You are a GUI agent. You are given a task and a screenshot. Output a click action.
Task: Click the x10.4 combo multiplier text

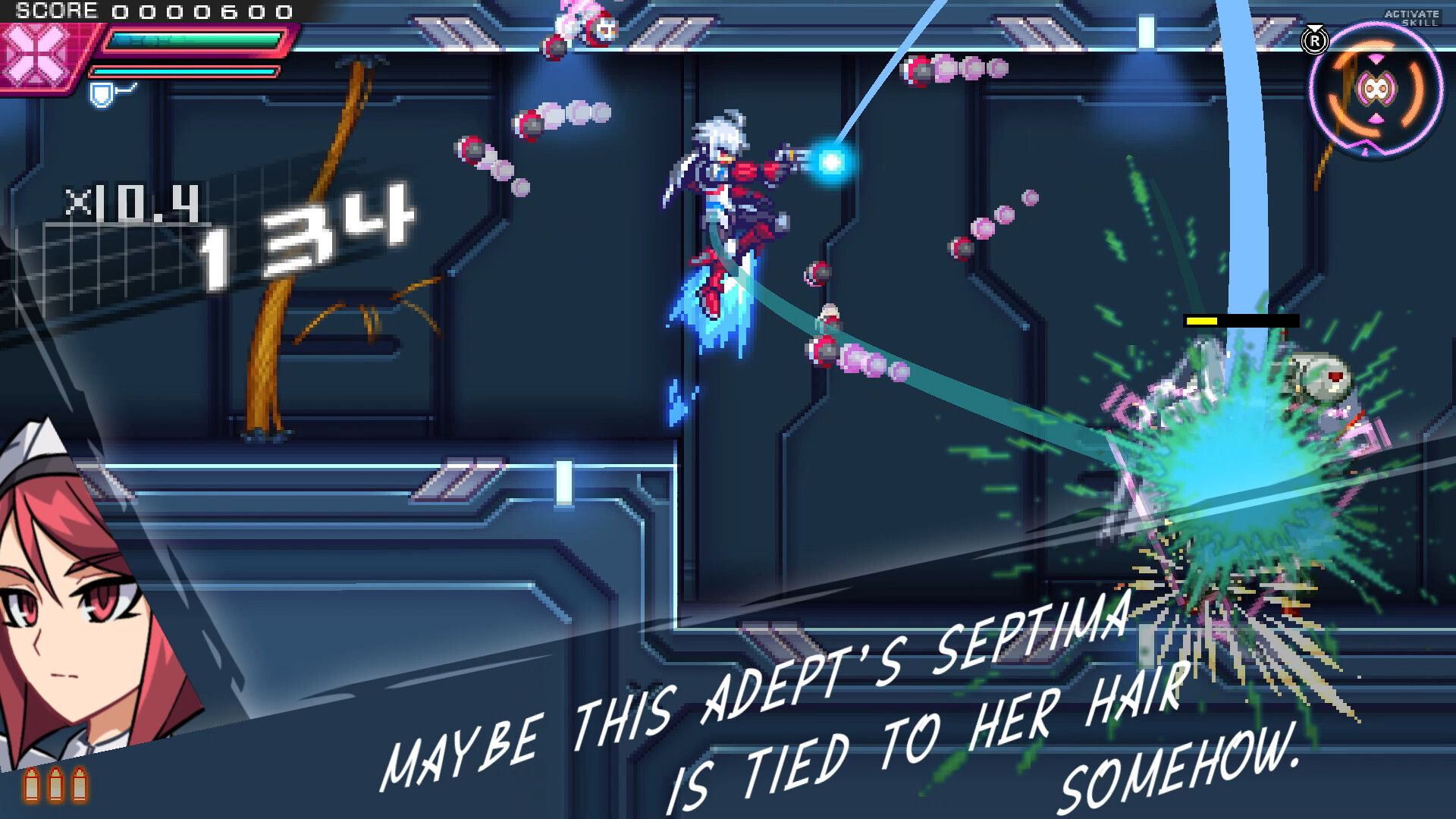[130, 199]
